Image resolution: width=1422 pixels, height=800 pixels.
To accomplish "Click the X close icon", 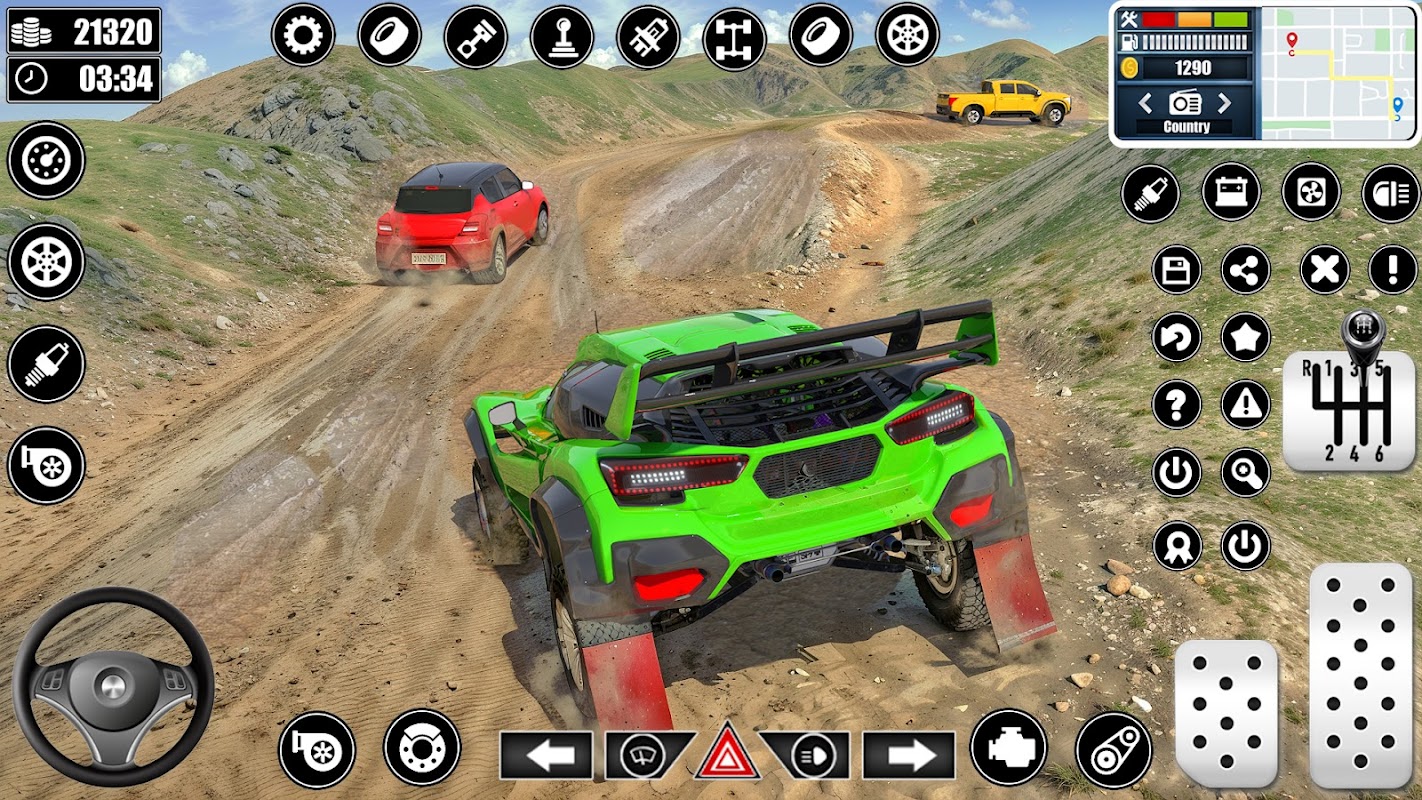I will 1324,270.
